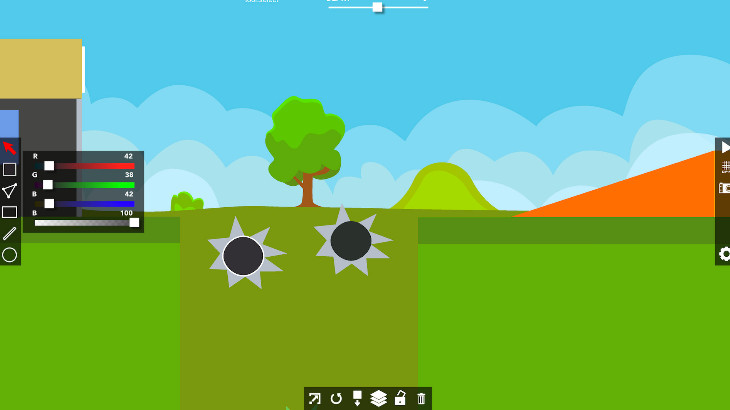This screenshot has width=730, height=410.
Task: Select the red arrow cursor tool
Action: [x=9, y=148]
